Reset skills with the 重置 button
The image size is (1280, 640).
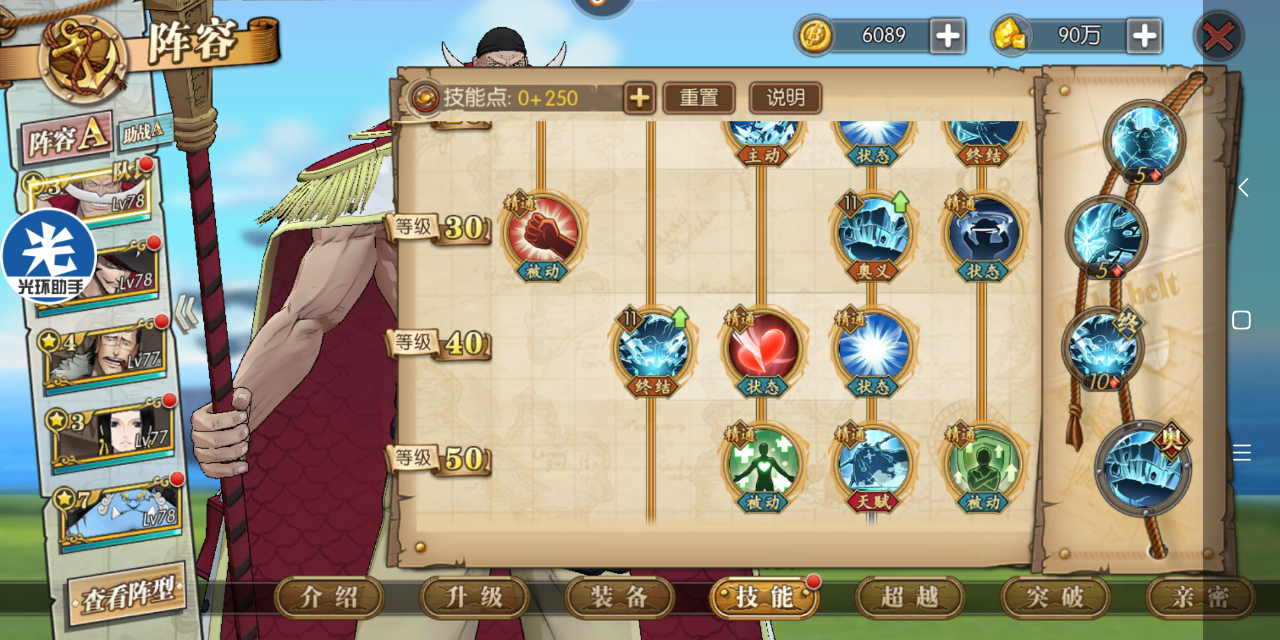click(699, 98)
